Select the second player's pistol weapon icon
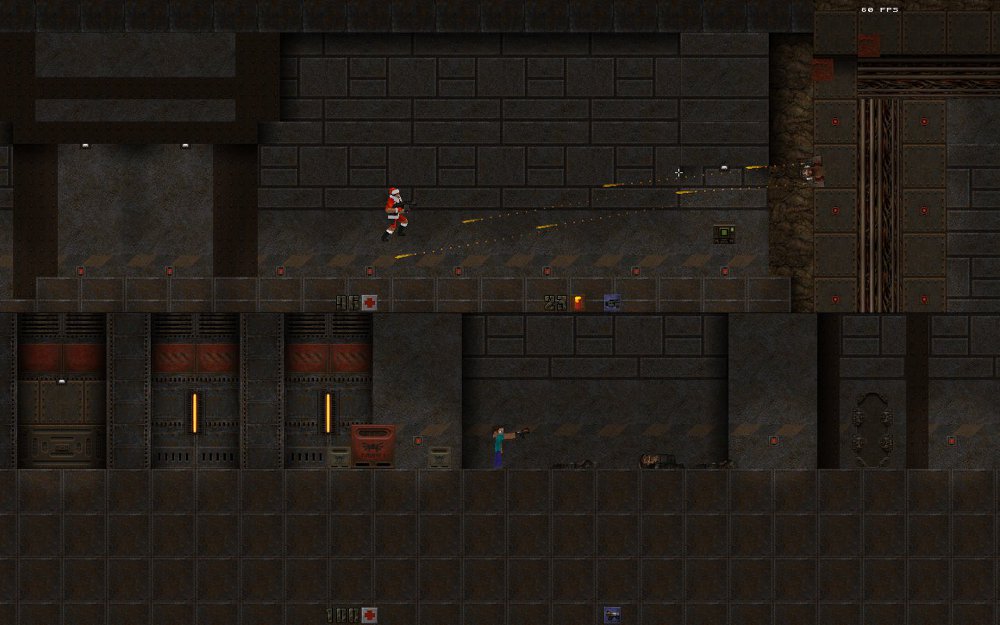The width and height of the screenshot is (1000, 625). click(x=611, y=614)
